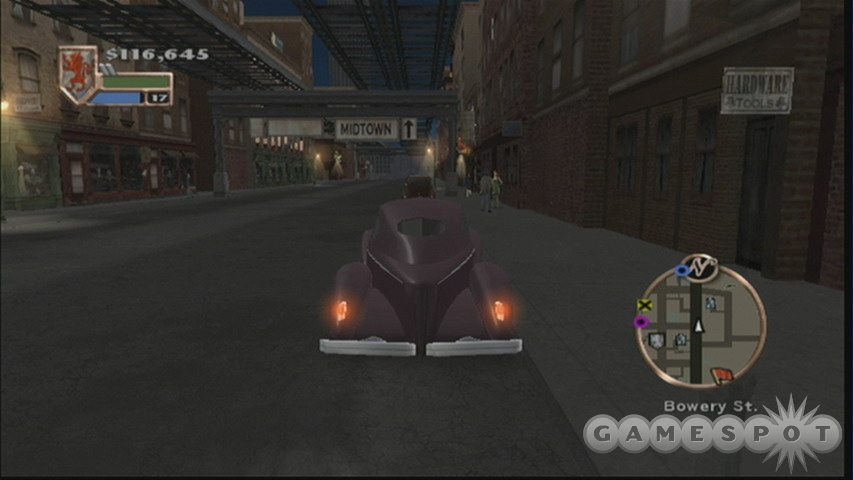
Task: Select the purple ring marker on minimap
Action: 642,322
